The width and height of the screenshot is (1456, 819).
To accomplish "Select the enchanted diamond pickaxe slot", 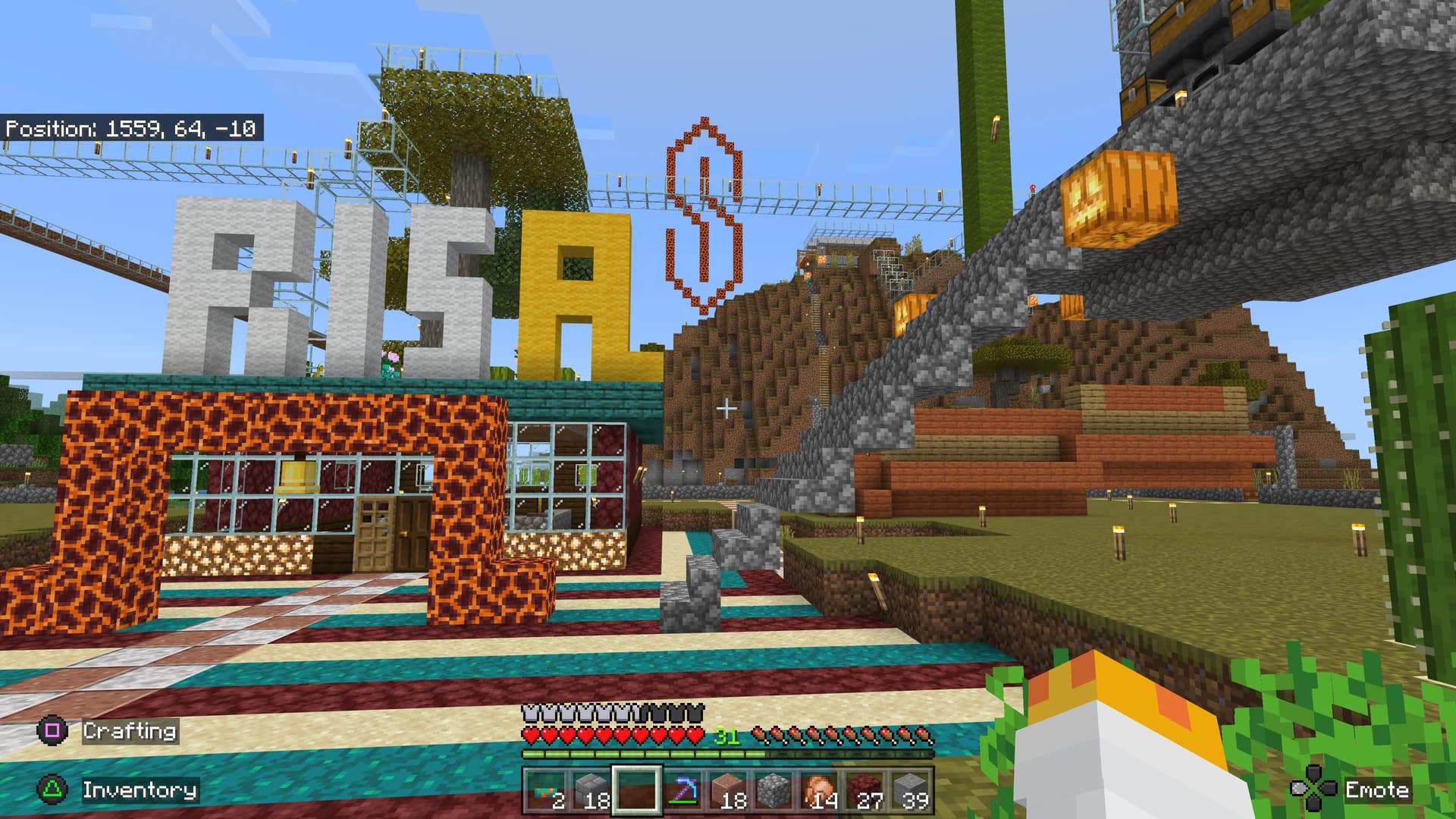I will 682,790.
